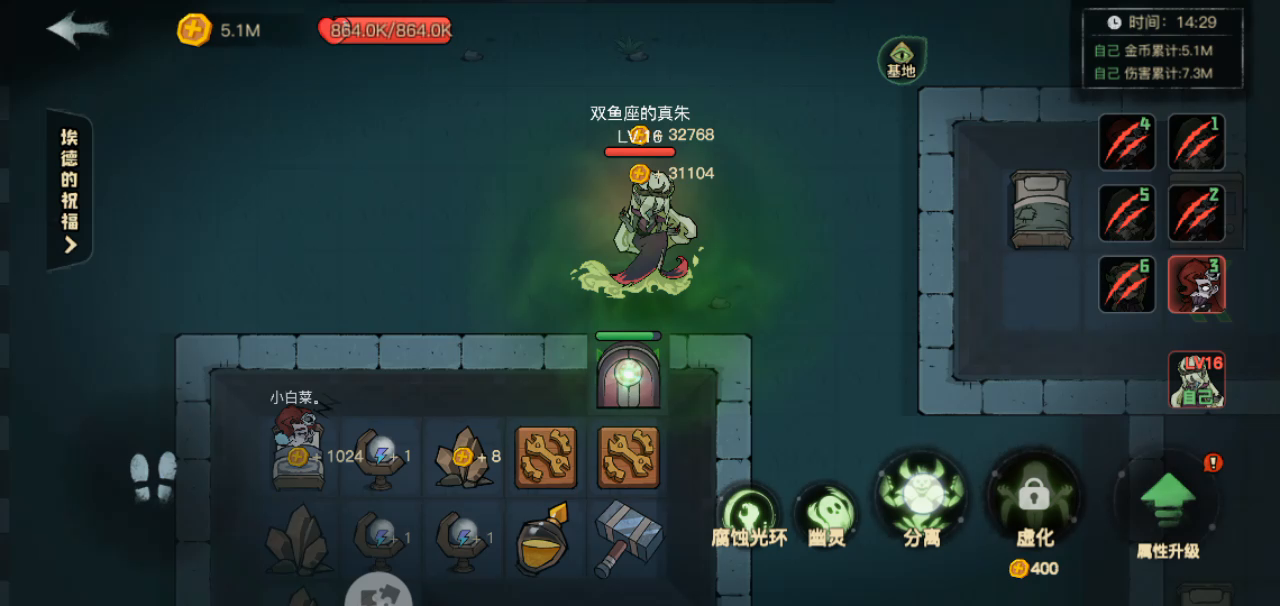The height and width of the screenshot is (606, 1280).
Task: Select clawed player portrait number 1
Action: tap(1196, 142)
